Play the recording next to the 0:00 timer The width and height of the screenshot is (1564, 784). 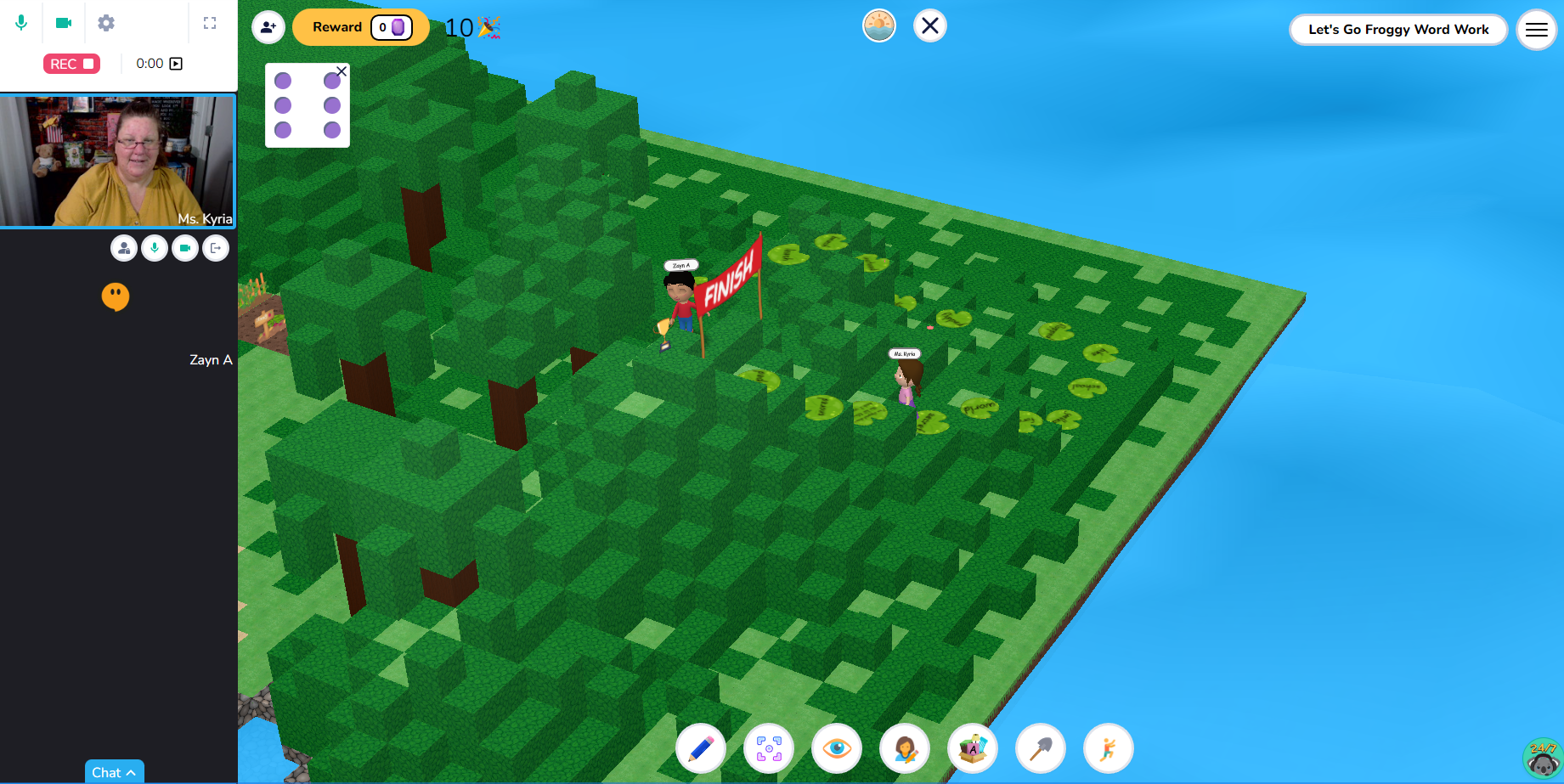176,63
